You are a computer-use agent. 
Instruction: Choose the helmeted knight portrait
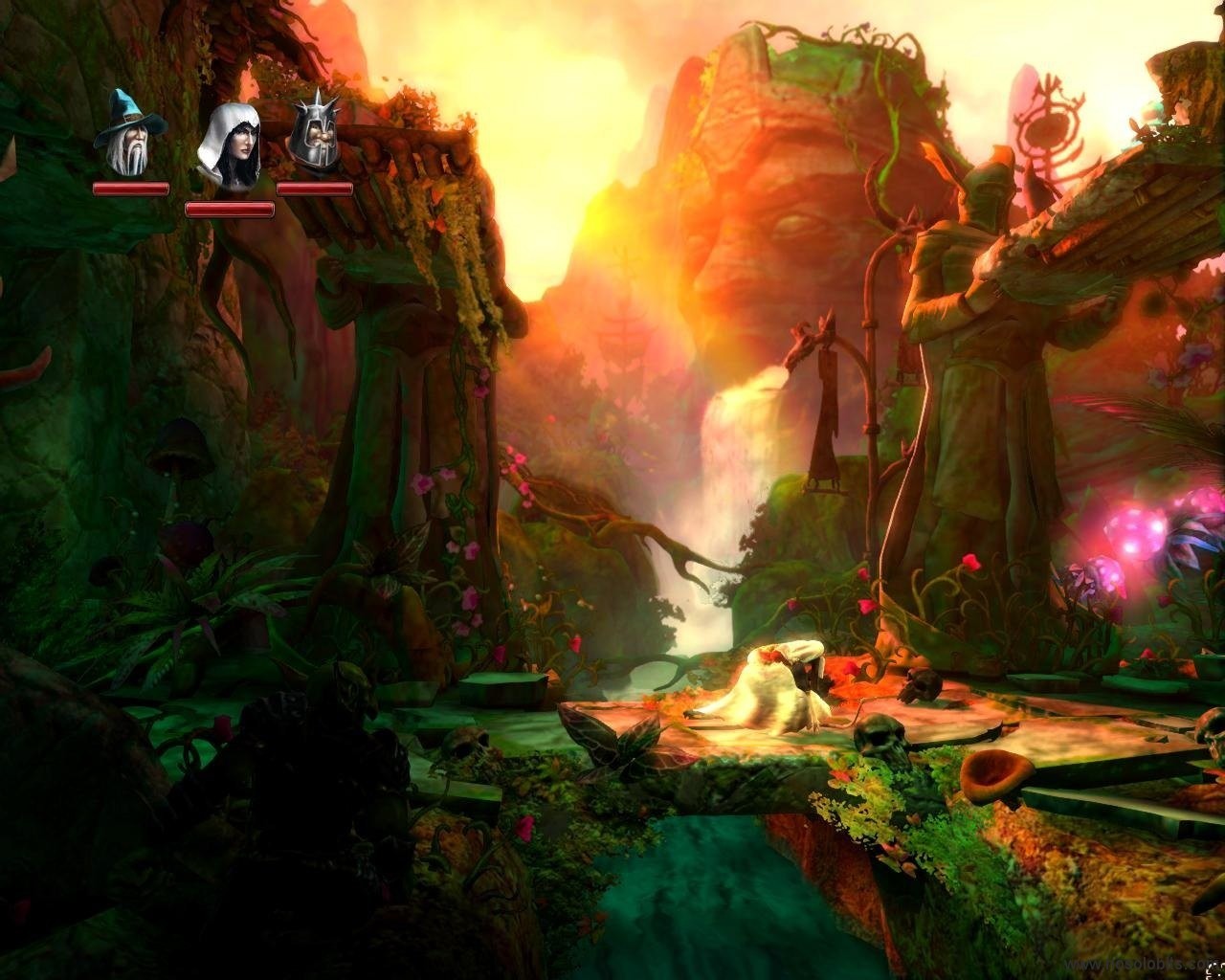(x=316, y=134)
